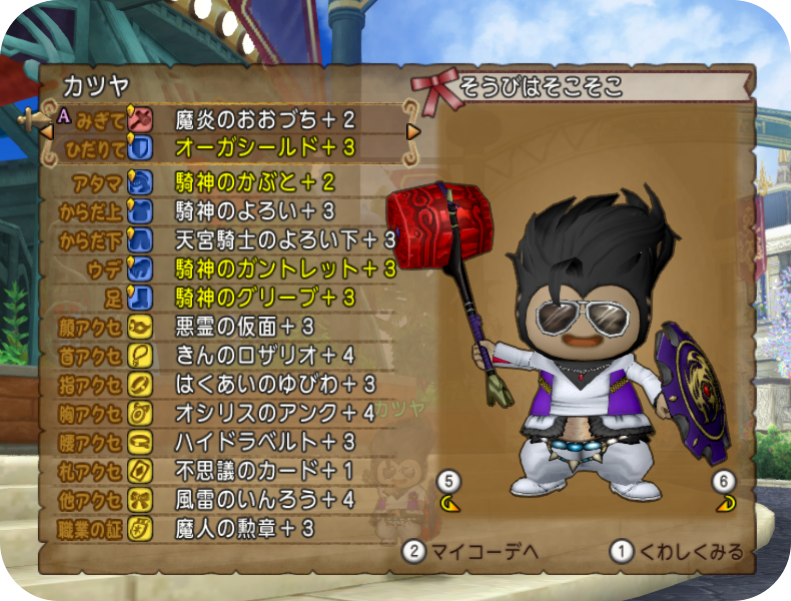Select the 魔炎のおおづち+2 right-hand weapon row
Viewport: 791px width, 601px height.
[x=265, y=120]
